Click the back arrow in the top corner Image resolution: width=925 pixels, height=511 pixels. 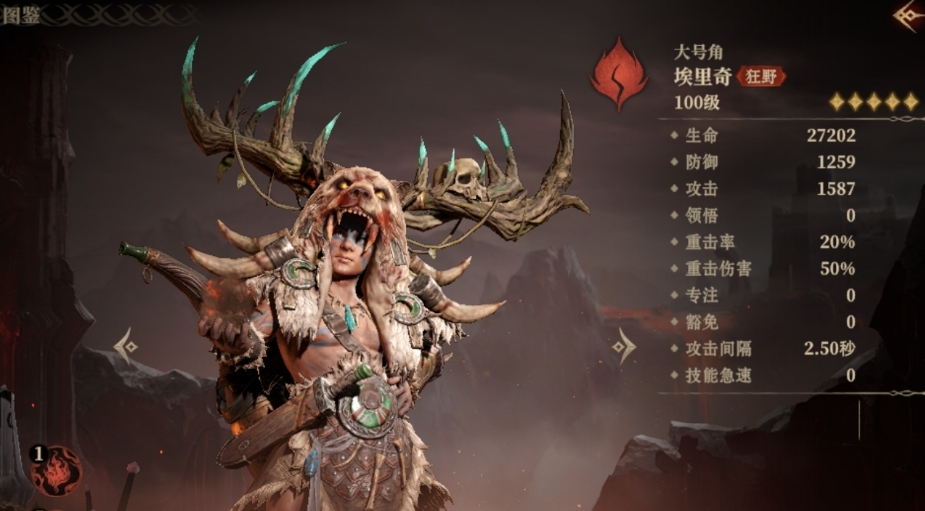click(909, 14)
